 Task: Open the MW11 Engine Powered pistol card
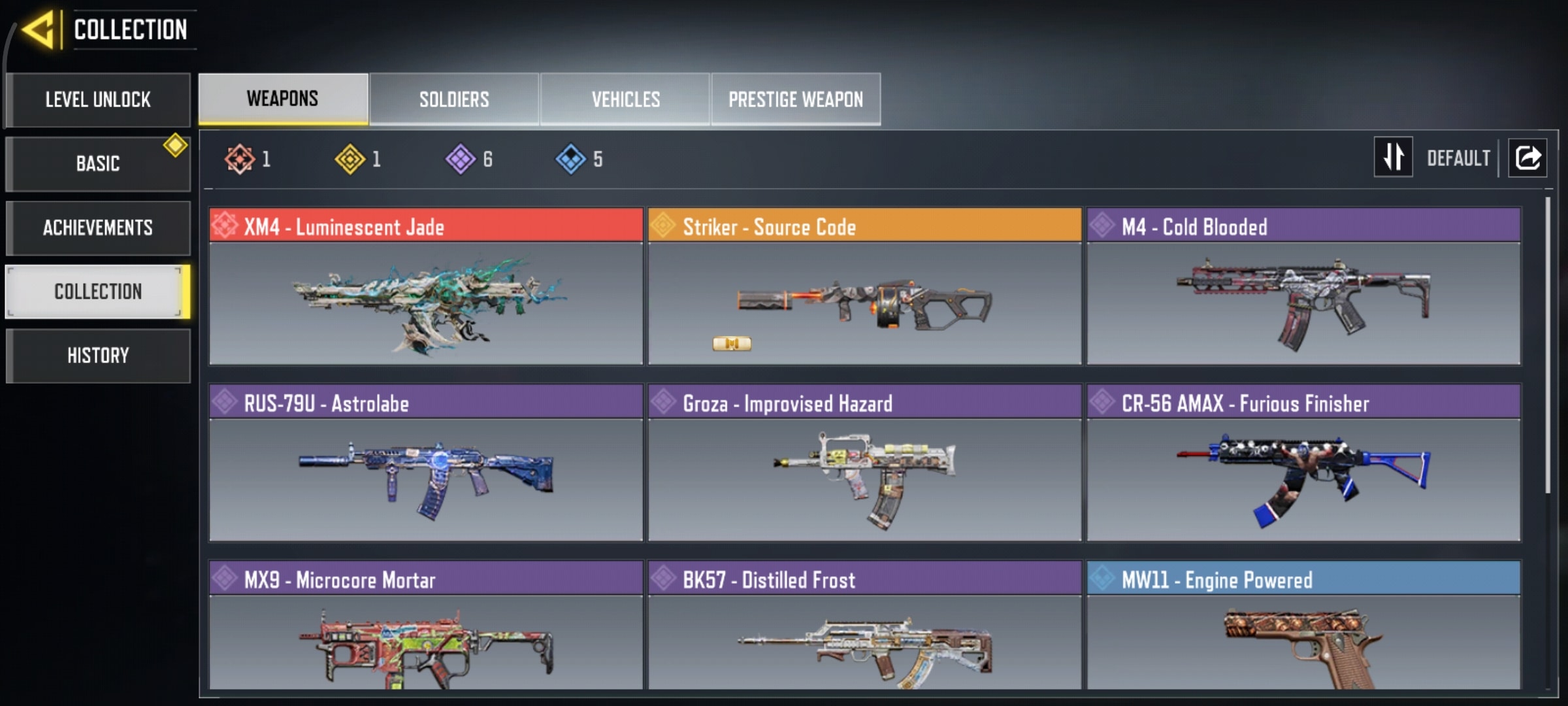click(1303, 628)
